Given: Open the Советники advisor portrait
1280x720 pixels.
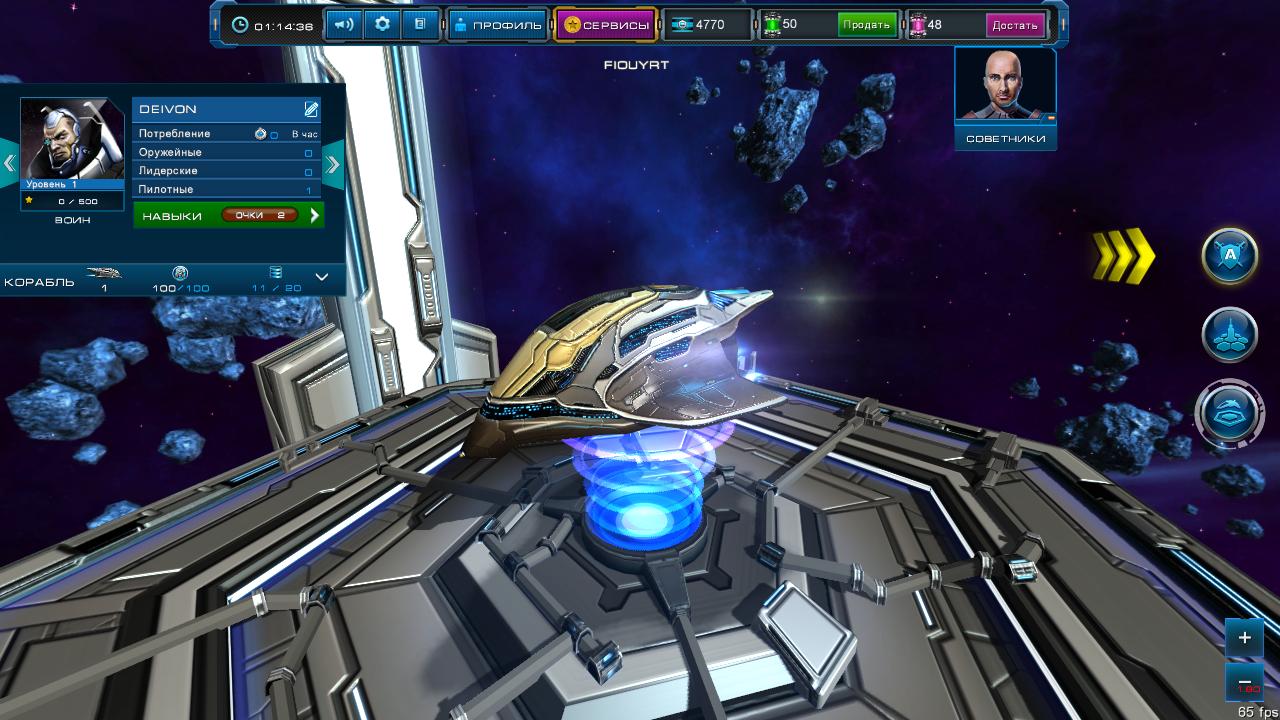Looking at the screenshot, I should [x=1005, y=97].
